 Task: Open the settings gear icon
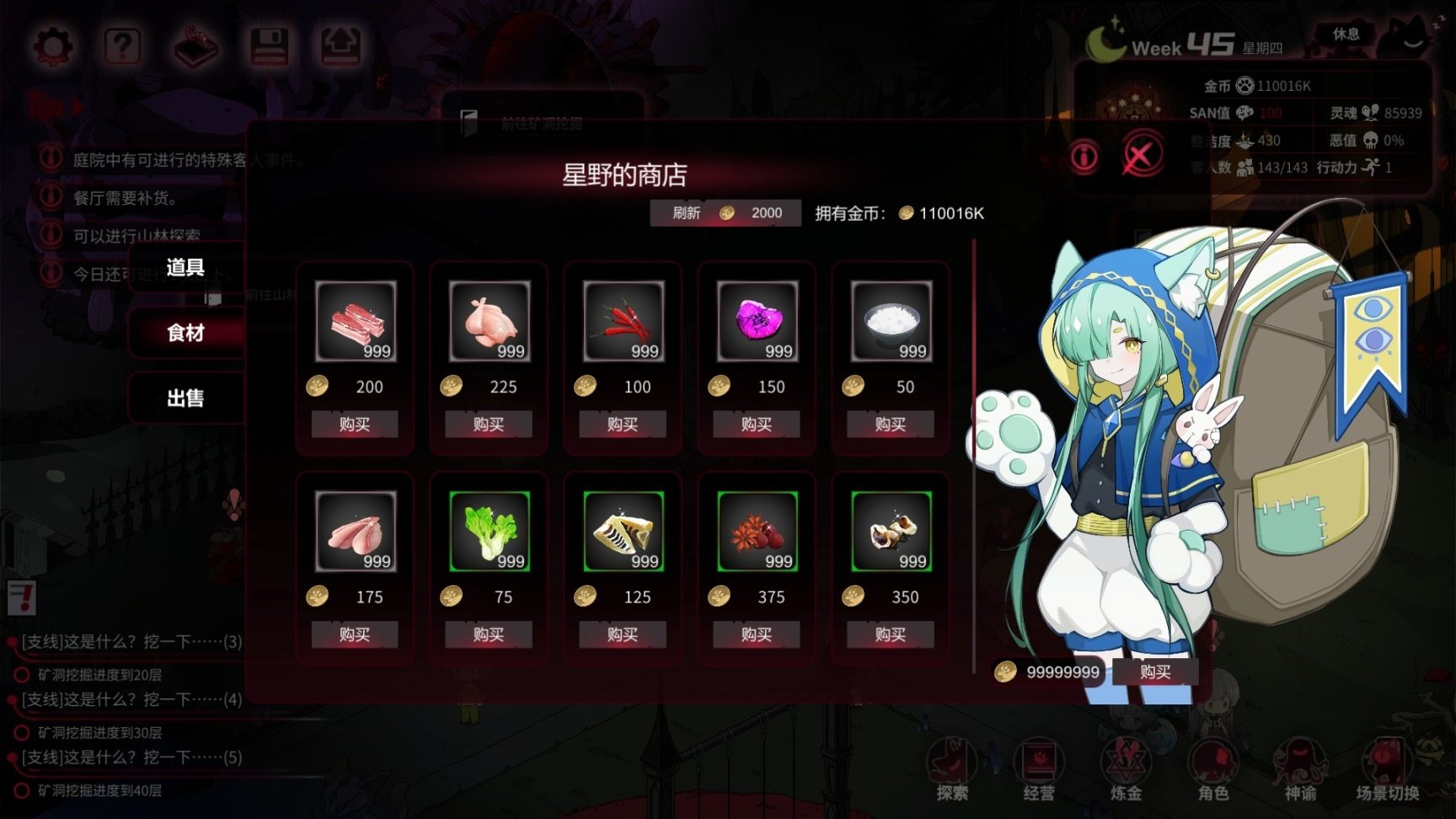pos(52,48)
